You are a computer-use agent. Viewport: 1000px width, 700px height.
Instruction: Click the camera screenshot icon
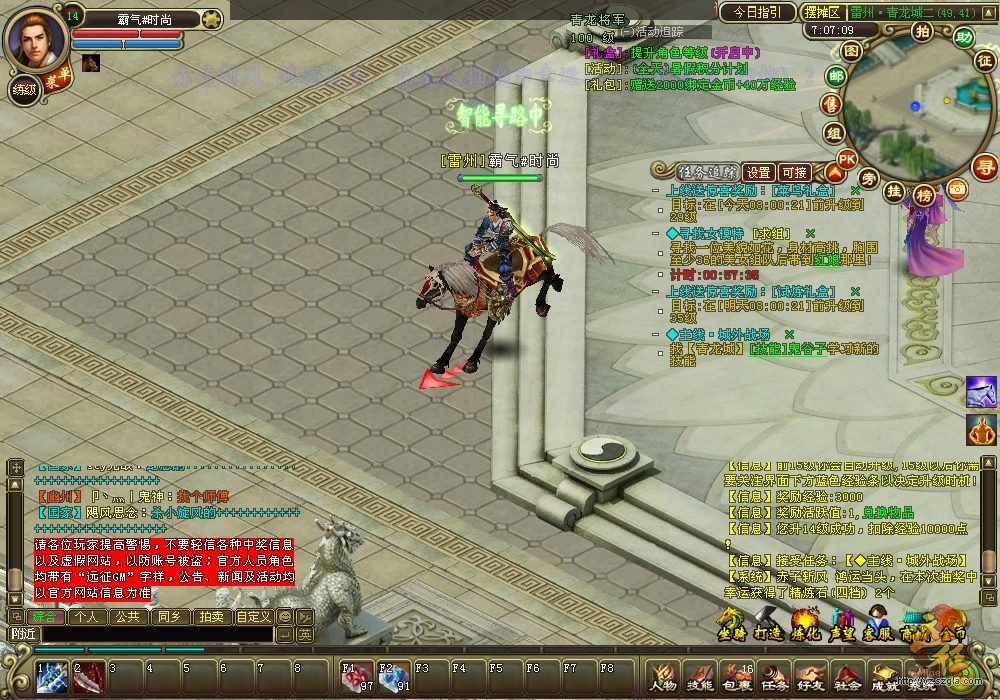point(957,188)
